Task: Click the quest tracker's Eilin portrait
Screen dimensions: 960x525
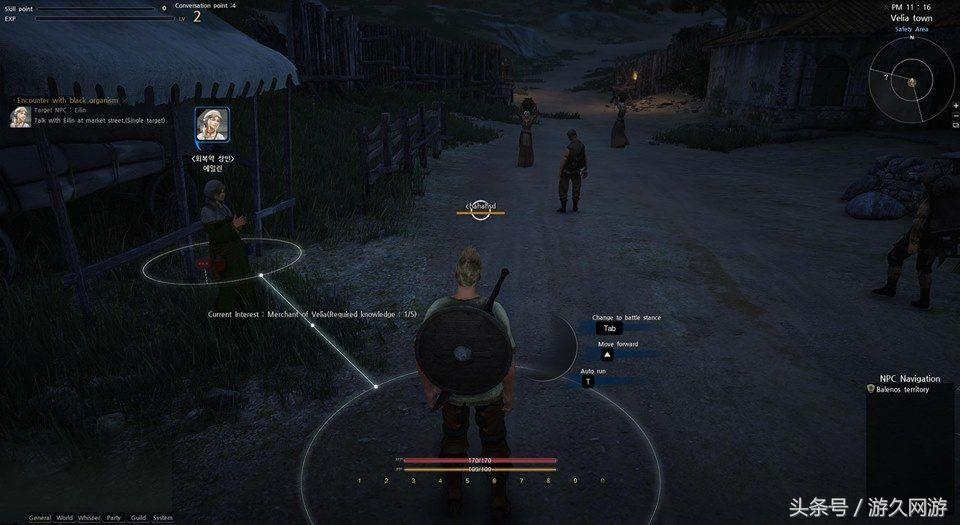Action: point(18,117)
